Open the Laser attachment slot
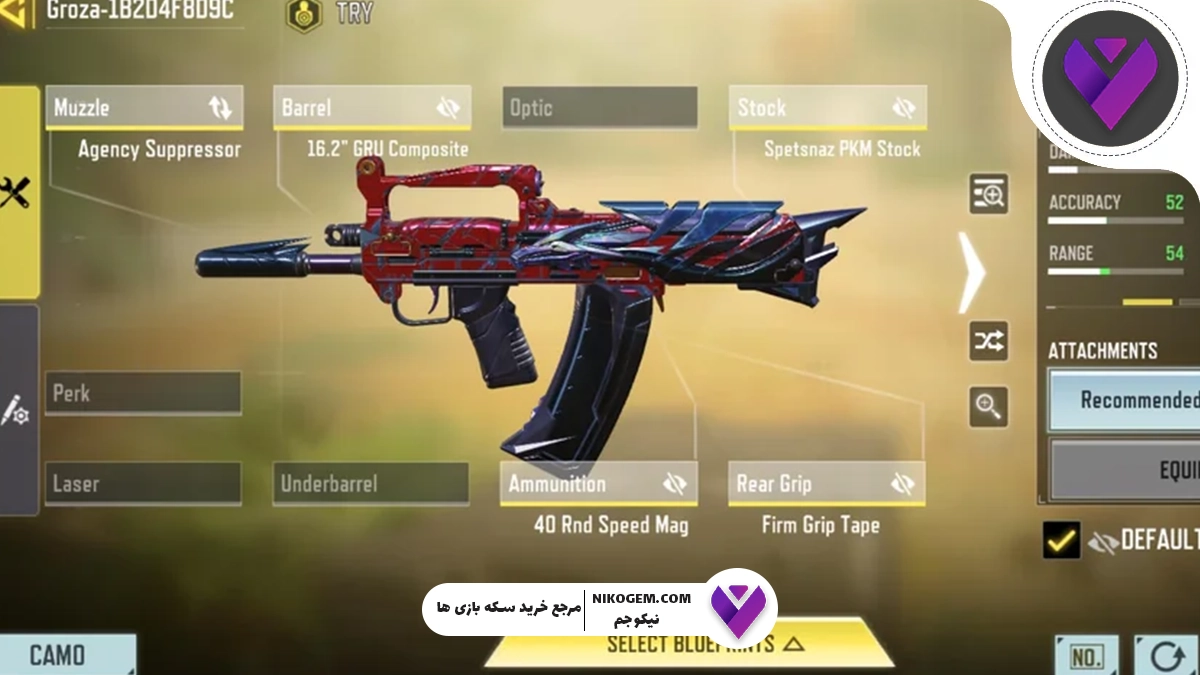Viewport: 1200px width, 675px height. point(143,484)
